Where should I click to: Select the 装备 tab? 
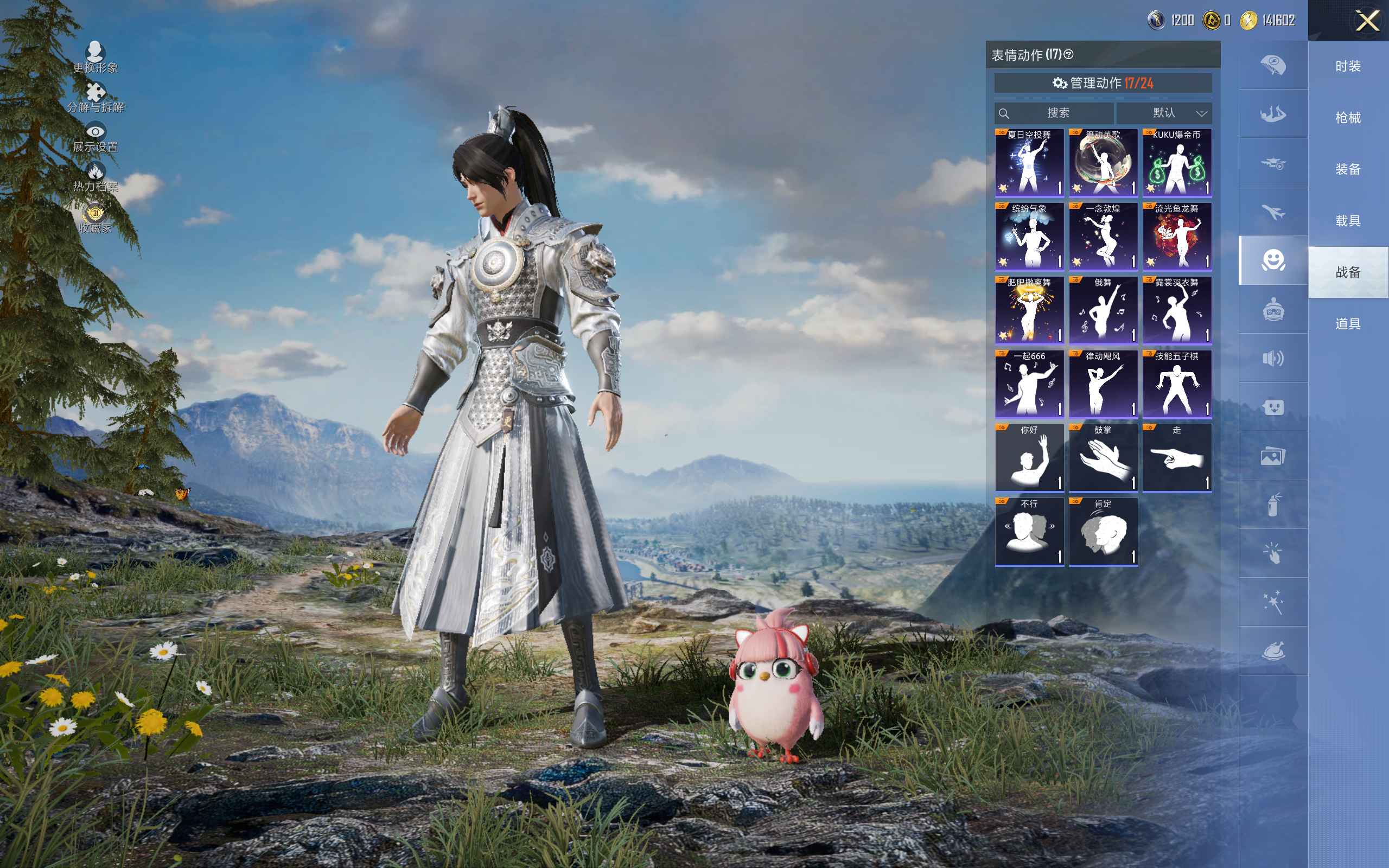1348,169
